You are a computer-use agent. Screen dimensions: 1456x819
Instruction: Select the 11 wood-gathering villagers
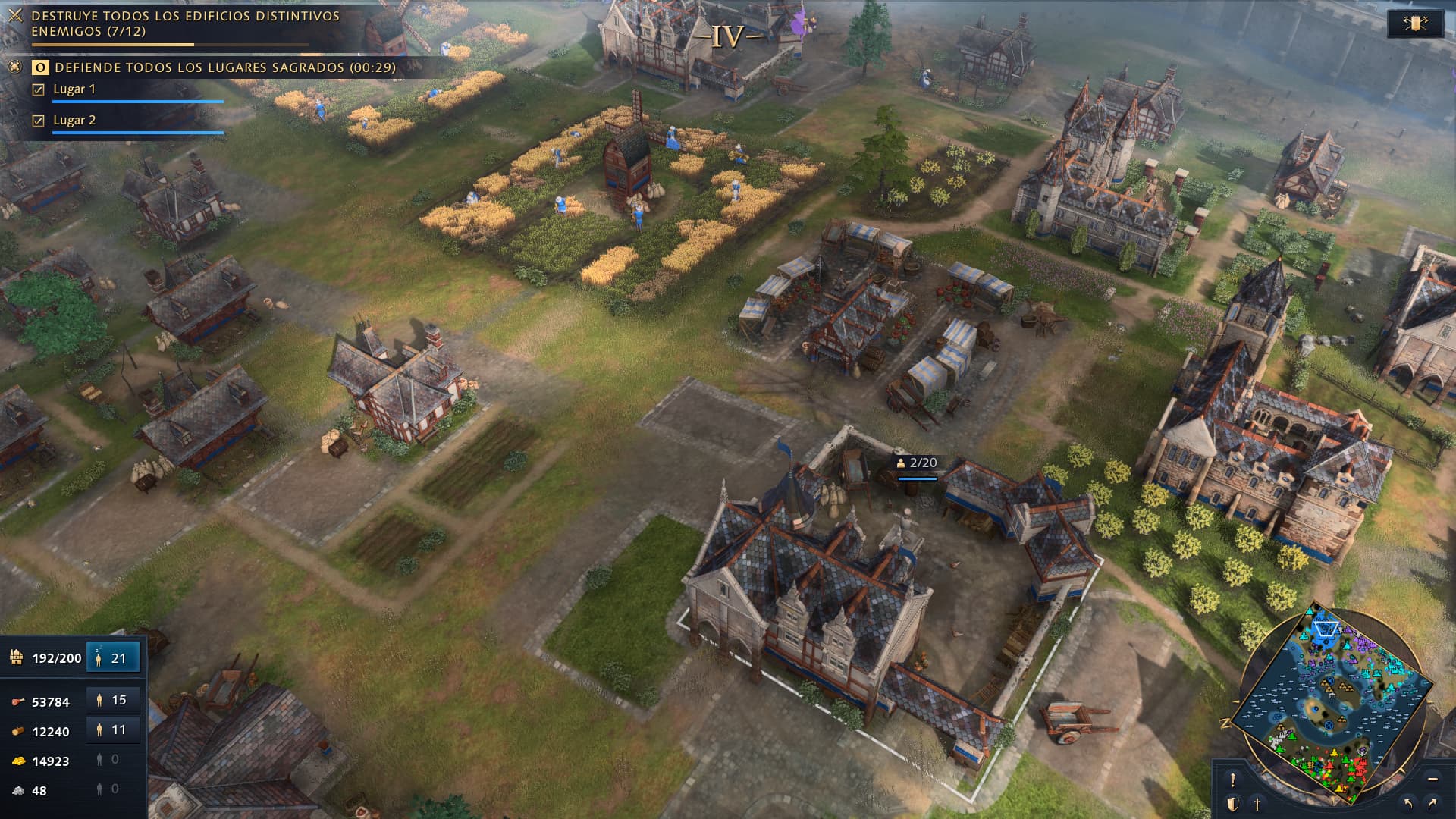tap(113, 730)
